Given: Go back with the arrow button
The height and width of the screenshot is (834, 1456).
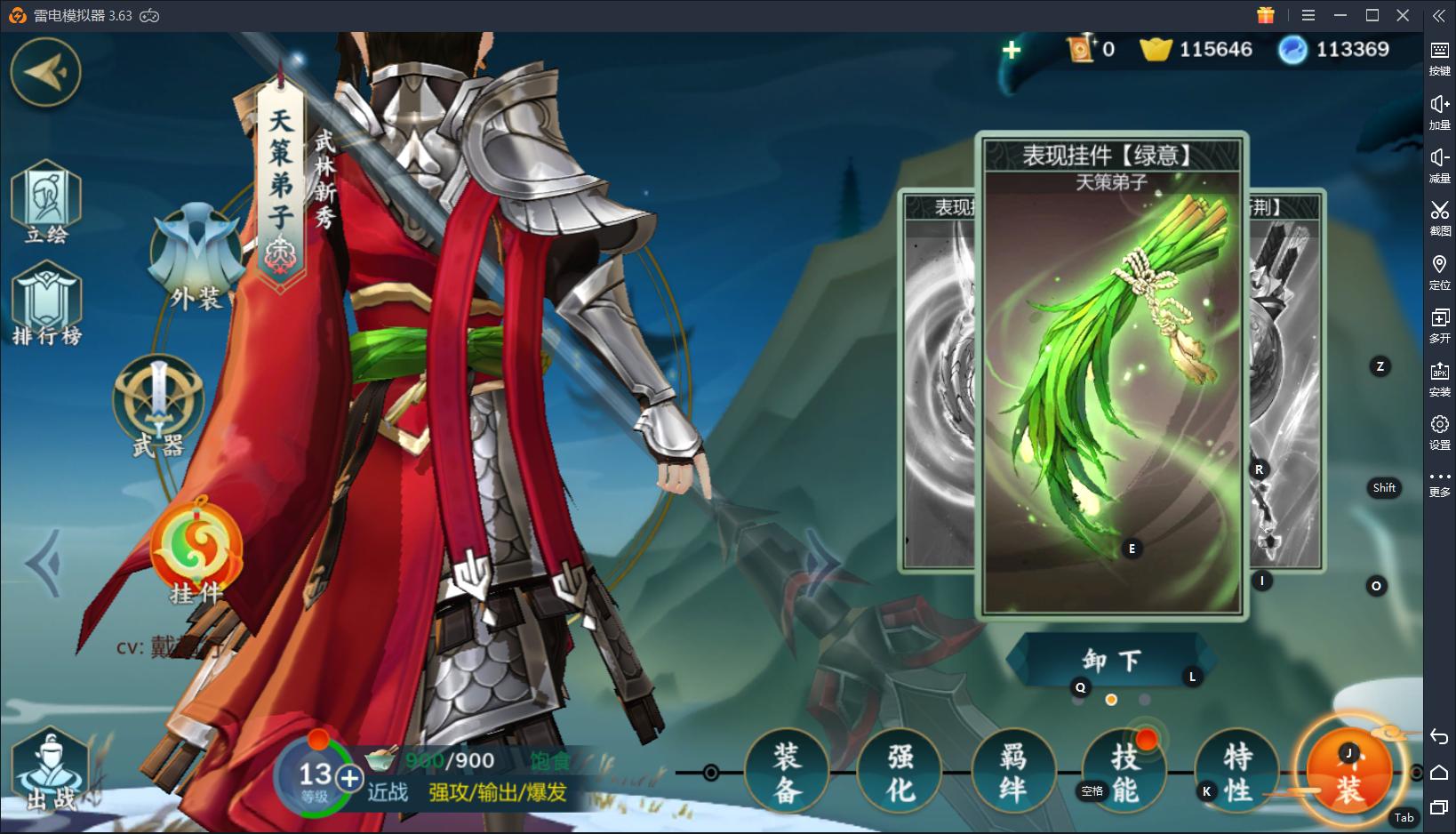Looking at the screenshot, I should (45, 72).
